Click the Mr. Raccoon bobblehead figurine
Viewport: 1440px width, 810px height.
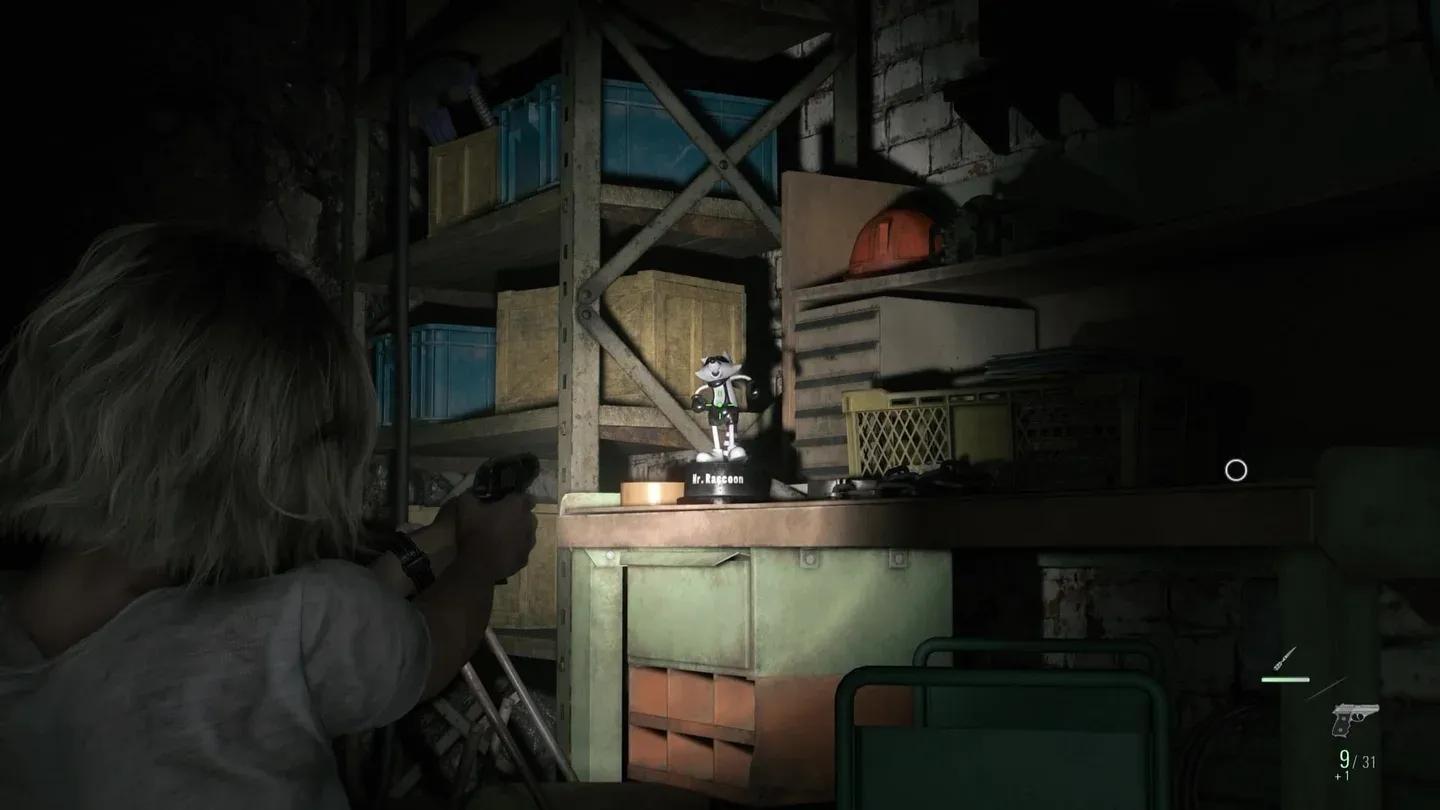(x=722, y=400)
